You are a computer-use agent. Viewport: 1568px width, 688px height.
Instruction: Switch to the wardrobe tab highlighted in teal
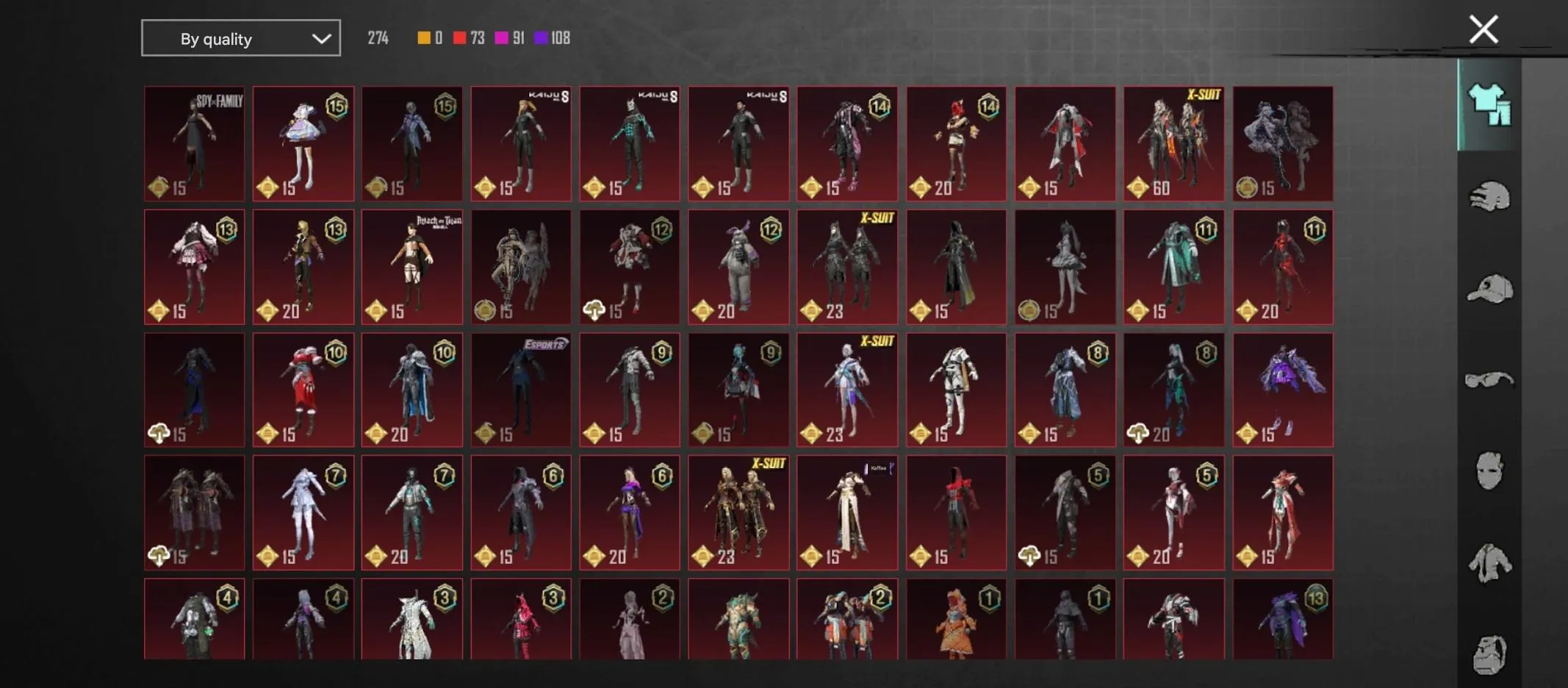pyautogui.click(x=1490, y=107)
